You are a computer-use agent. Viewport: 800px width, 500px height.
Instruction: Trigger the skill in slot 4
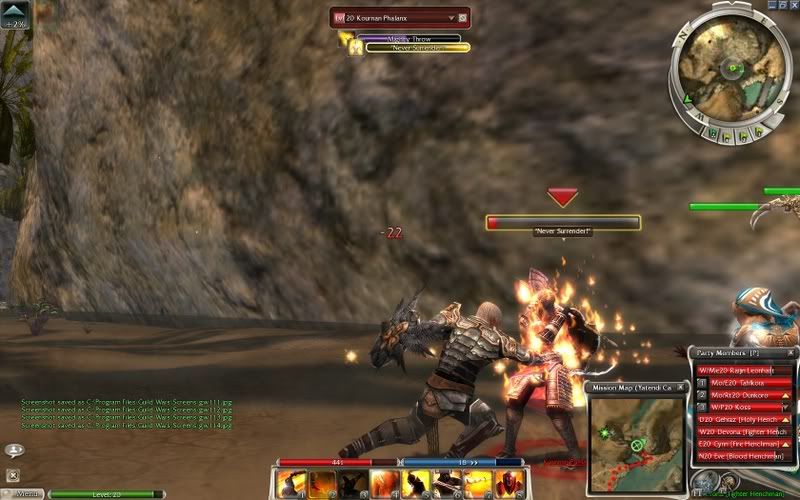(385, 484)
